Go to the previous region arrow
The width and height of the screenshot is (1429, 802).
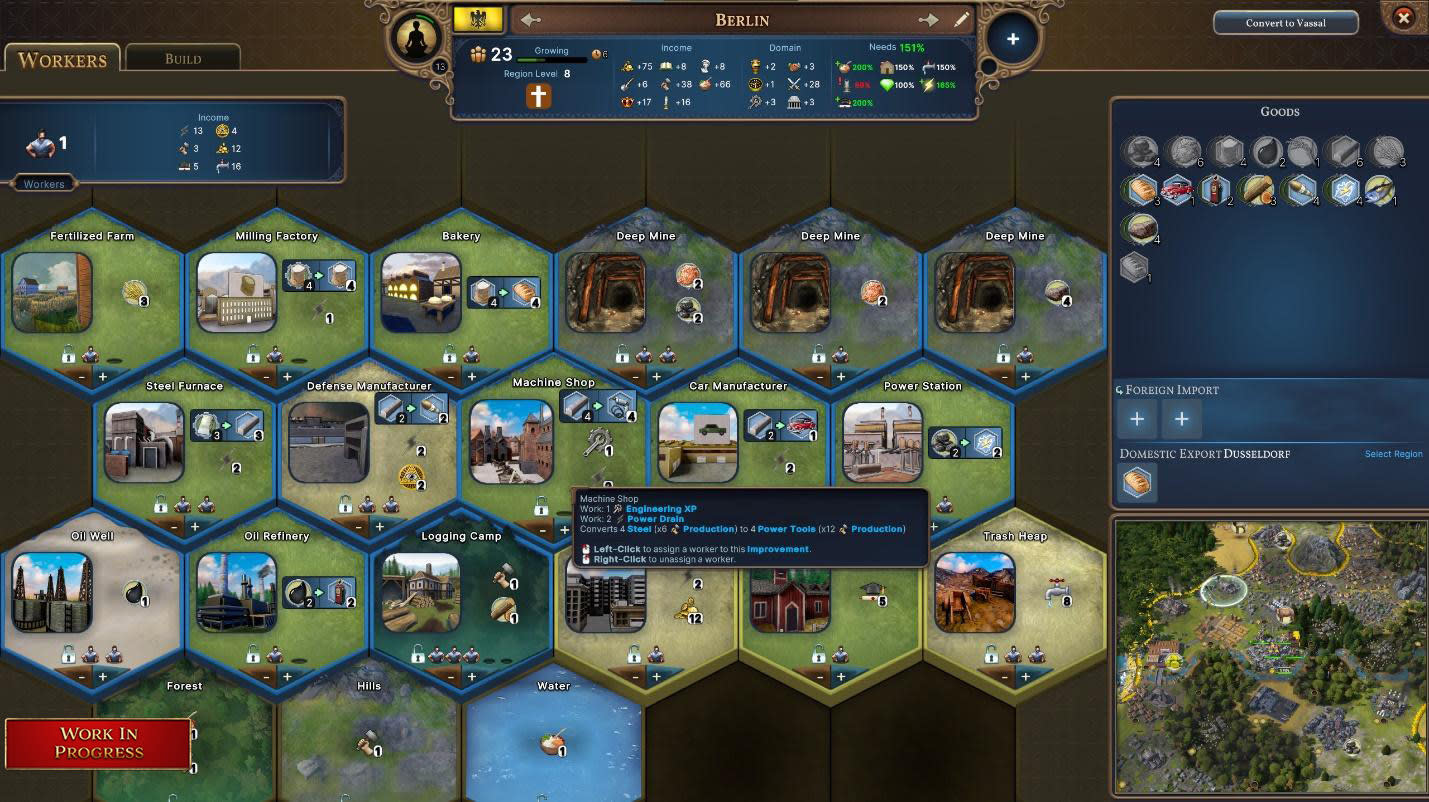click(x=531, y=20)
